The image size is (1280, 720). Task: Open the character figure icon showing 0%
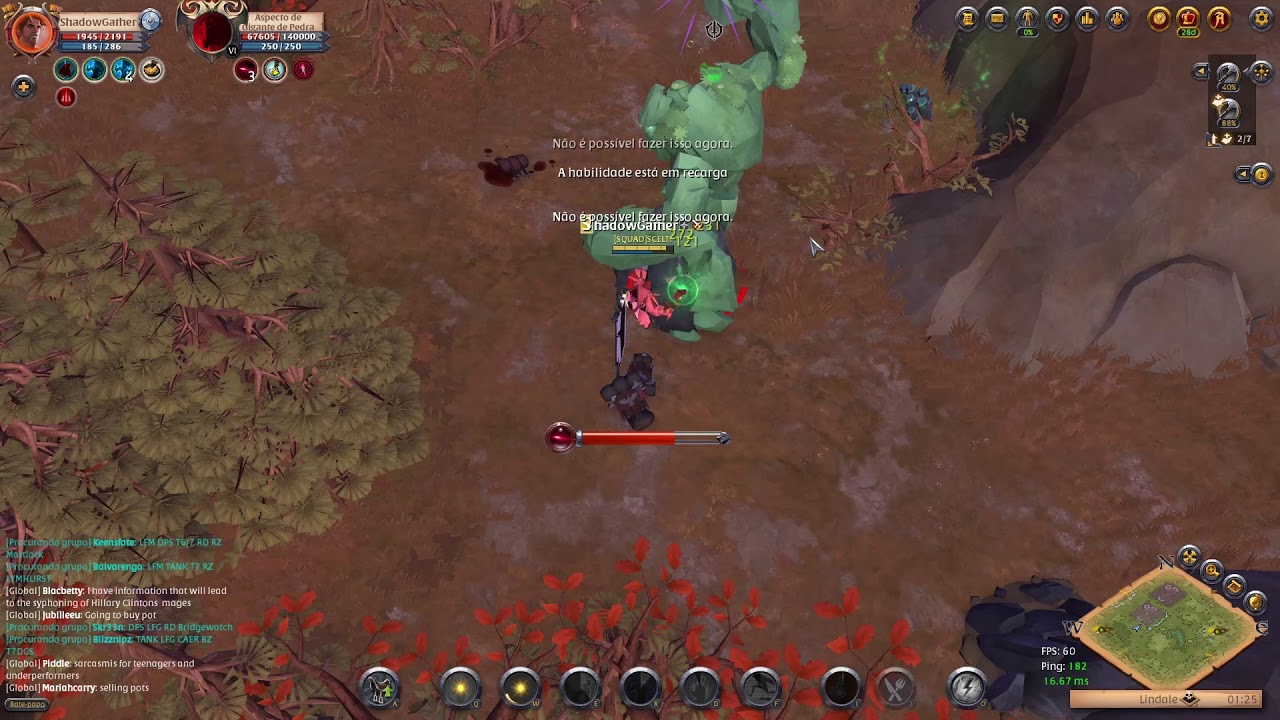coord(1027,18)
